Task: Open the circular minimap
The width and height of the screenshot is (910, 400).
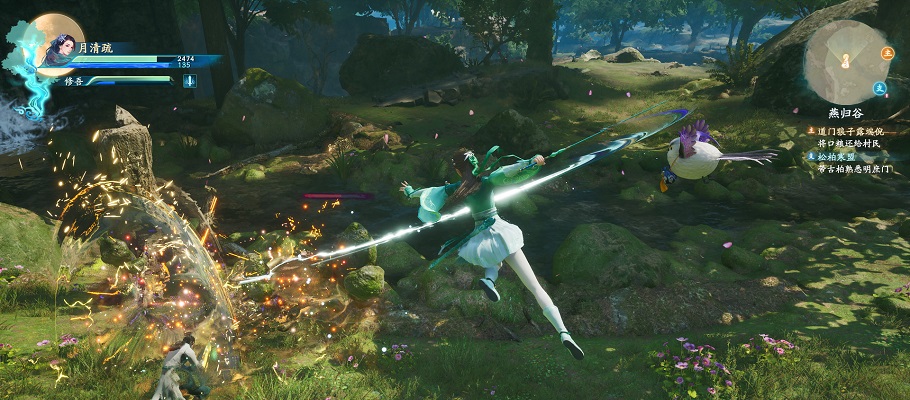Action: (x=843, y=62)
